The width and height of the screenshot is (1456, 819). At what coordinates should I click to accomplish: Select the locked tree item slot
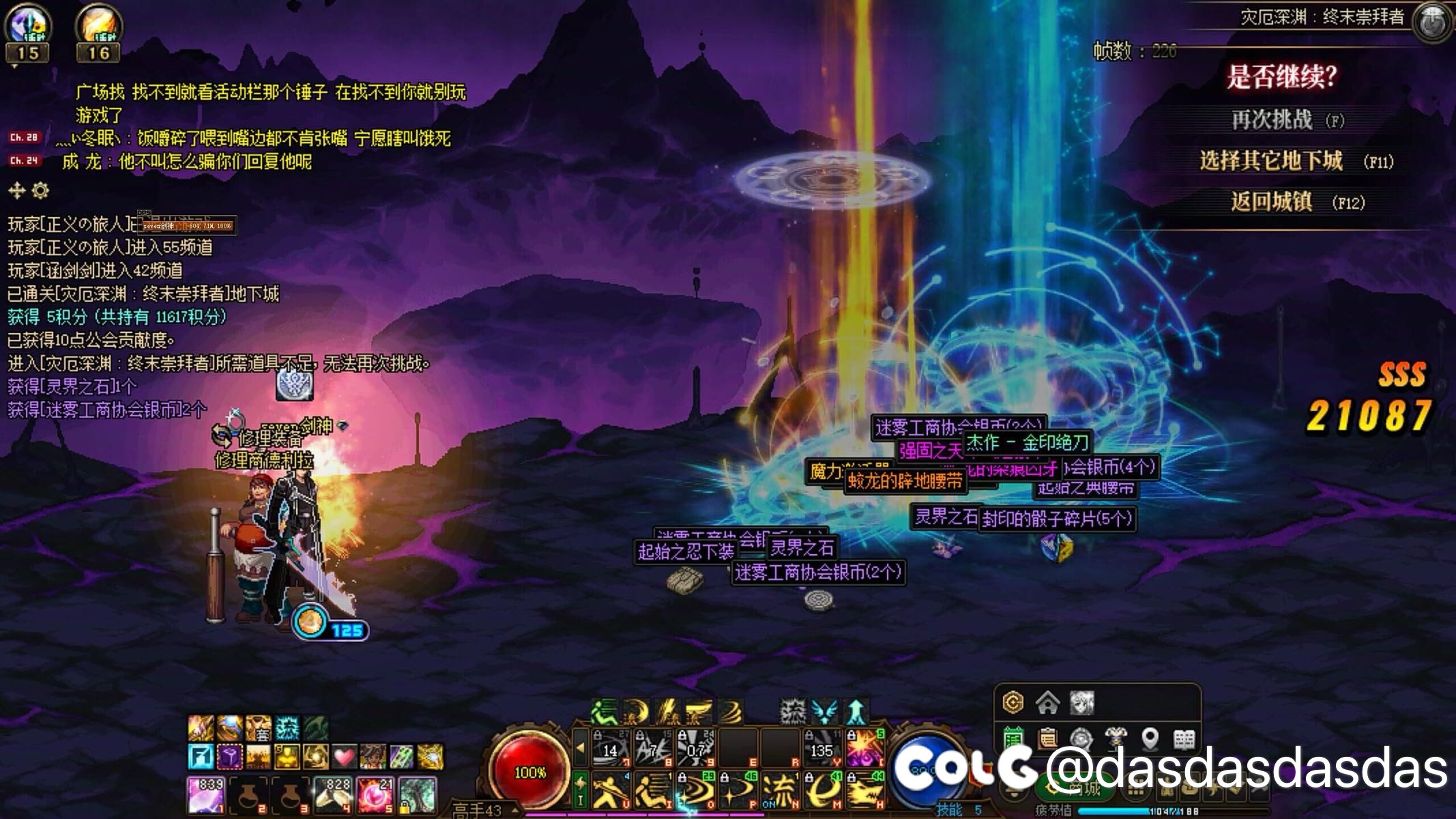[418, 796]
